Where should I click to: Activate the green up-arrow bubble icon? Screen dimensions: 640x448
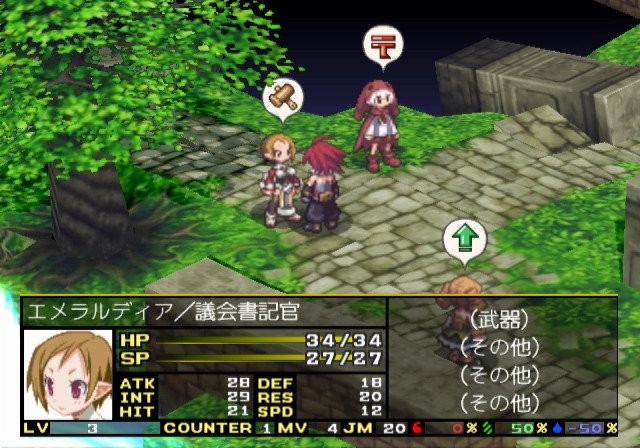tap(464, 240)
